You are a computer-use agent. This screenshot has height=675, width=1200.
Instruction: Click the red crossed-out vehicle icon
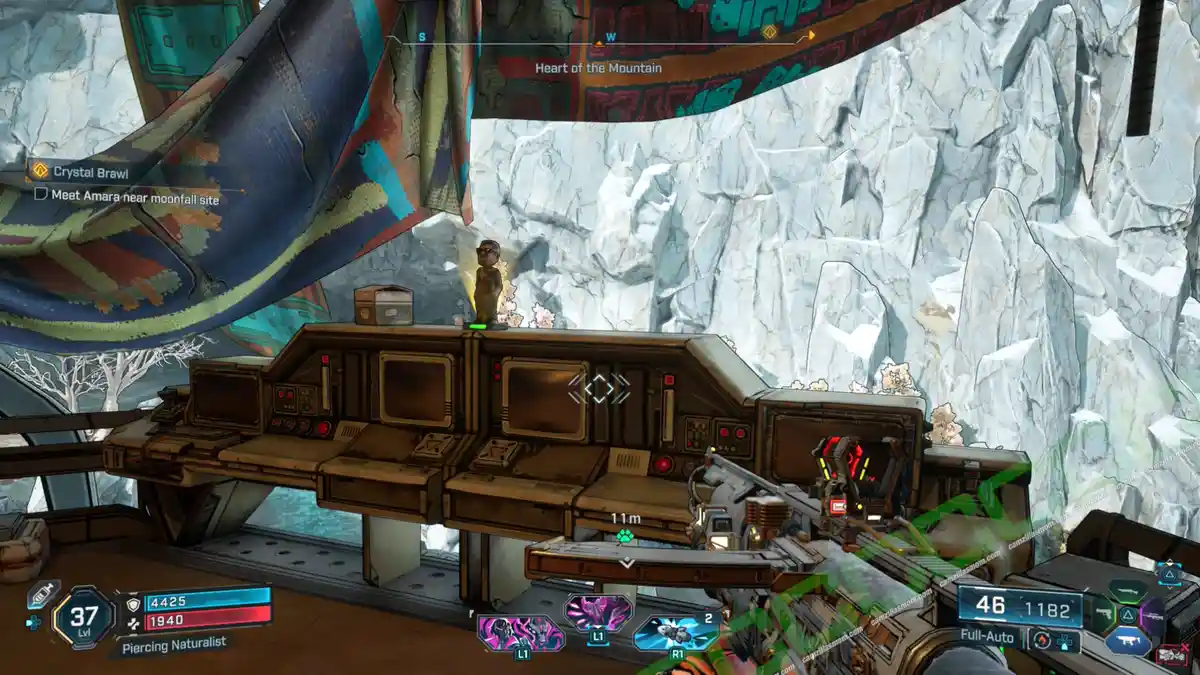[x=1173, y=655]
